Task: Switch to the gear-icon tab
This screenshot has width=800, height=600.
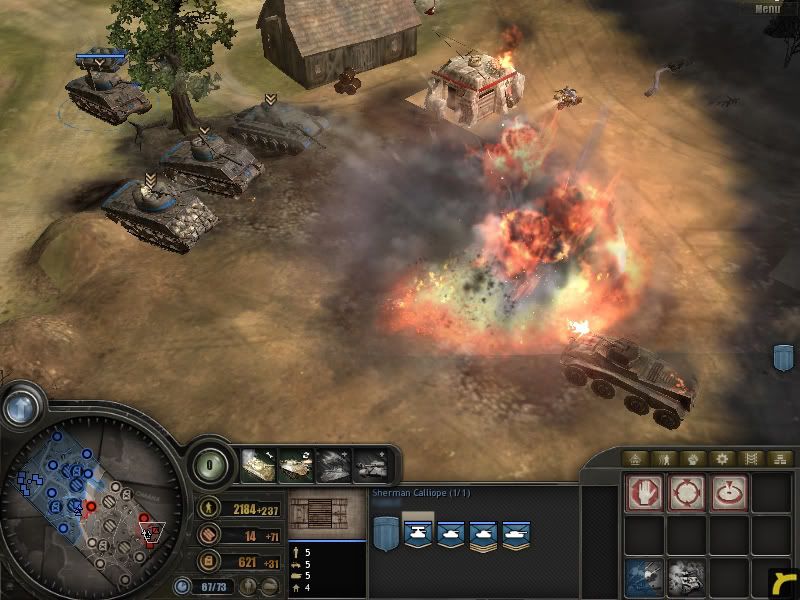Action: pos(721,459)
